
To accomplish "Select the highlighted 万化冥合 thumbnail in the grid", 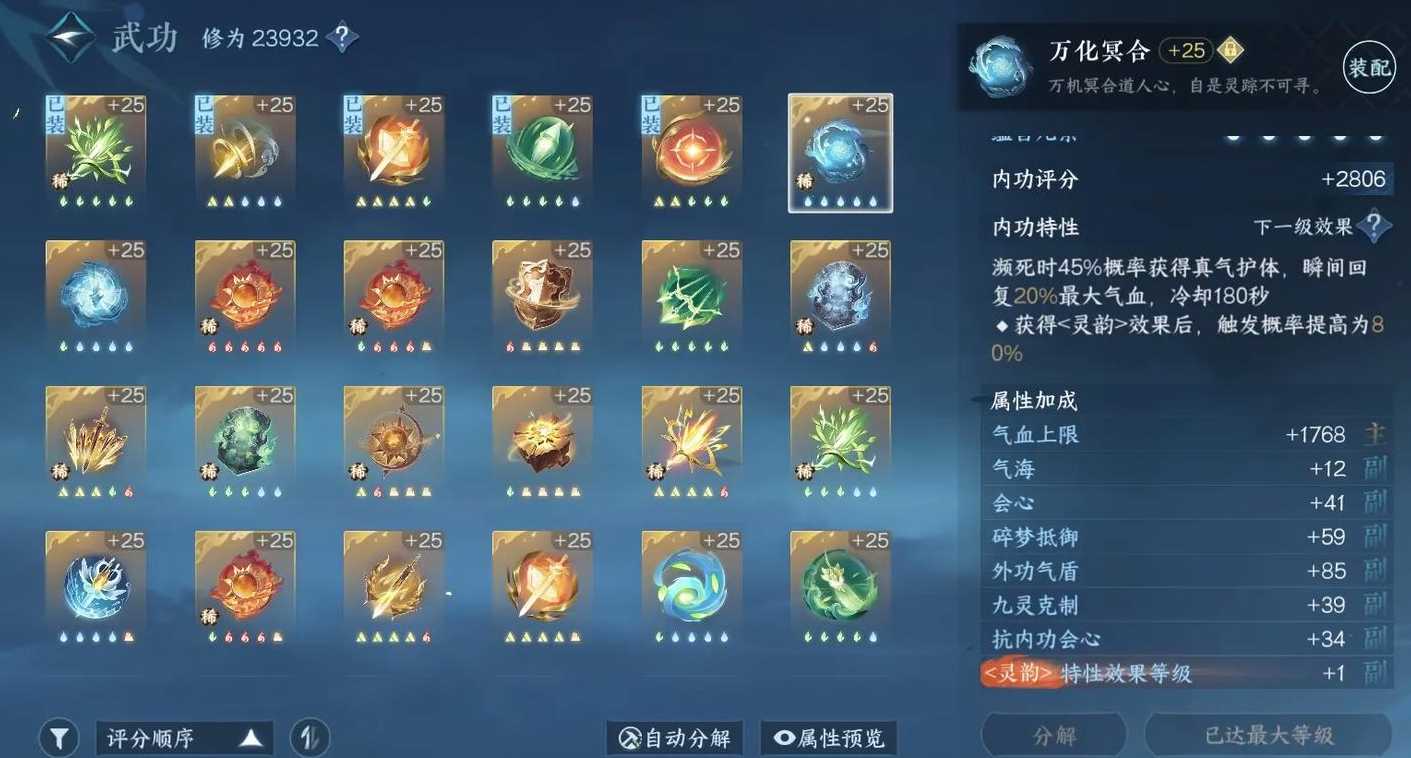I will [840, 152].
